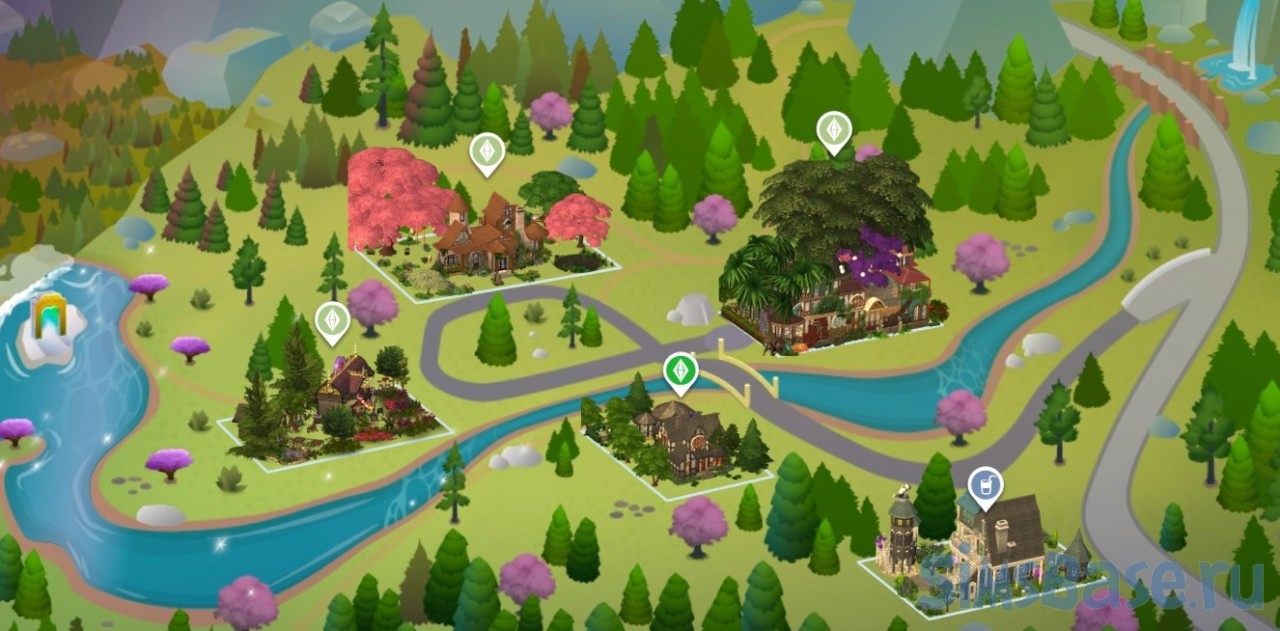Select the plumbob pin above the riverside garden cottage

pyautogui.click(x=332, y=320)
